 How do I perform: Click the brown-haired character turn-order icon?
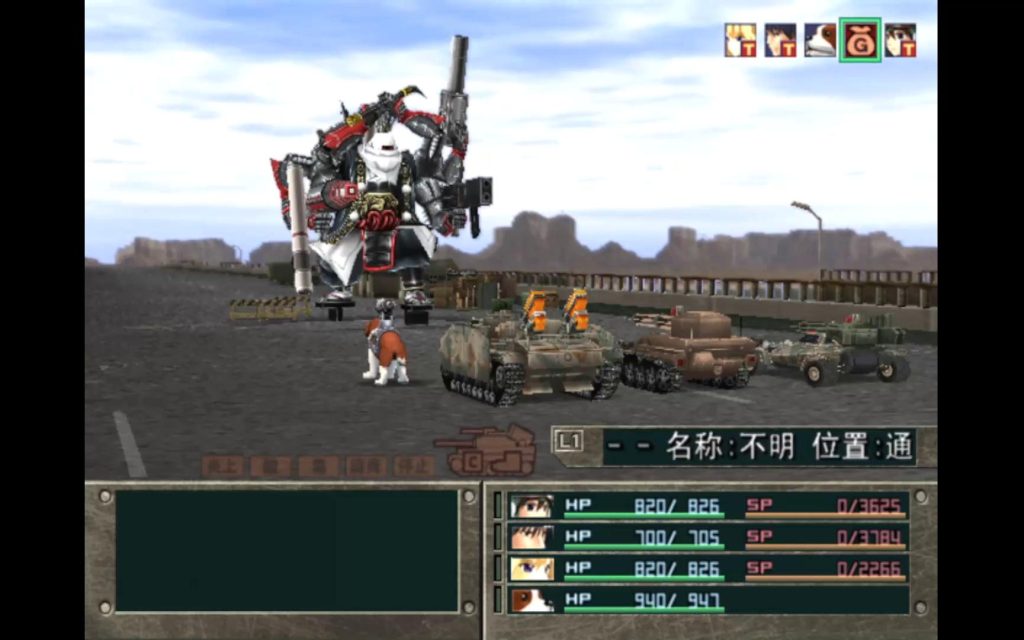(900, 40)
